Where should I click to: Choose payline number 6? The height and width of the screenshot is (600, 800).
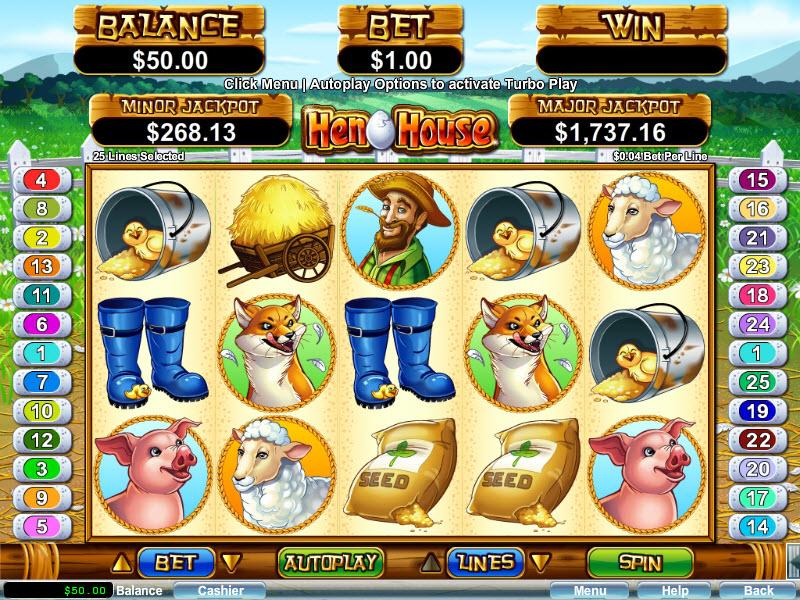(42, 323)
